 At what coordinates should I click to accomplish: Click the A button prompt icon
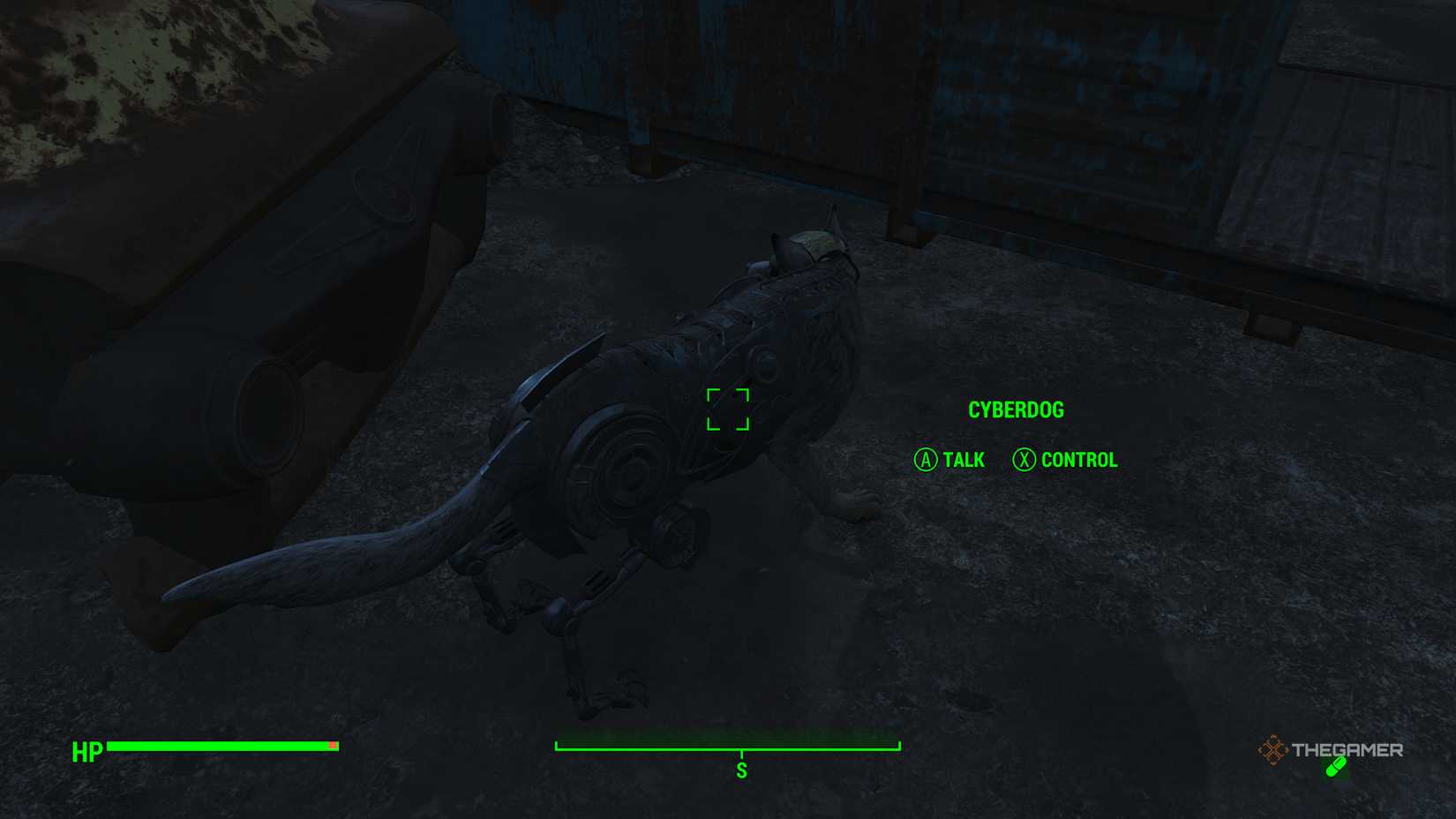tap(926, 460)
